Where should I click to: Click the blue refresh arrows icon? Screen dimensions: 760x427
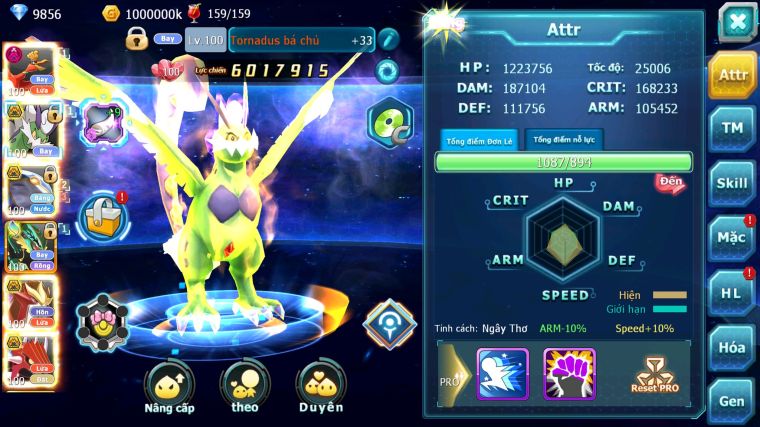coord(386,70)
